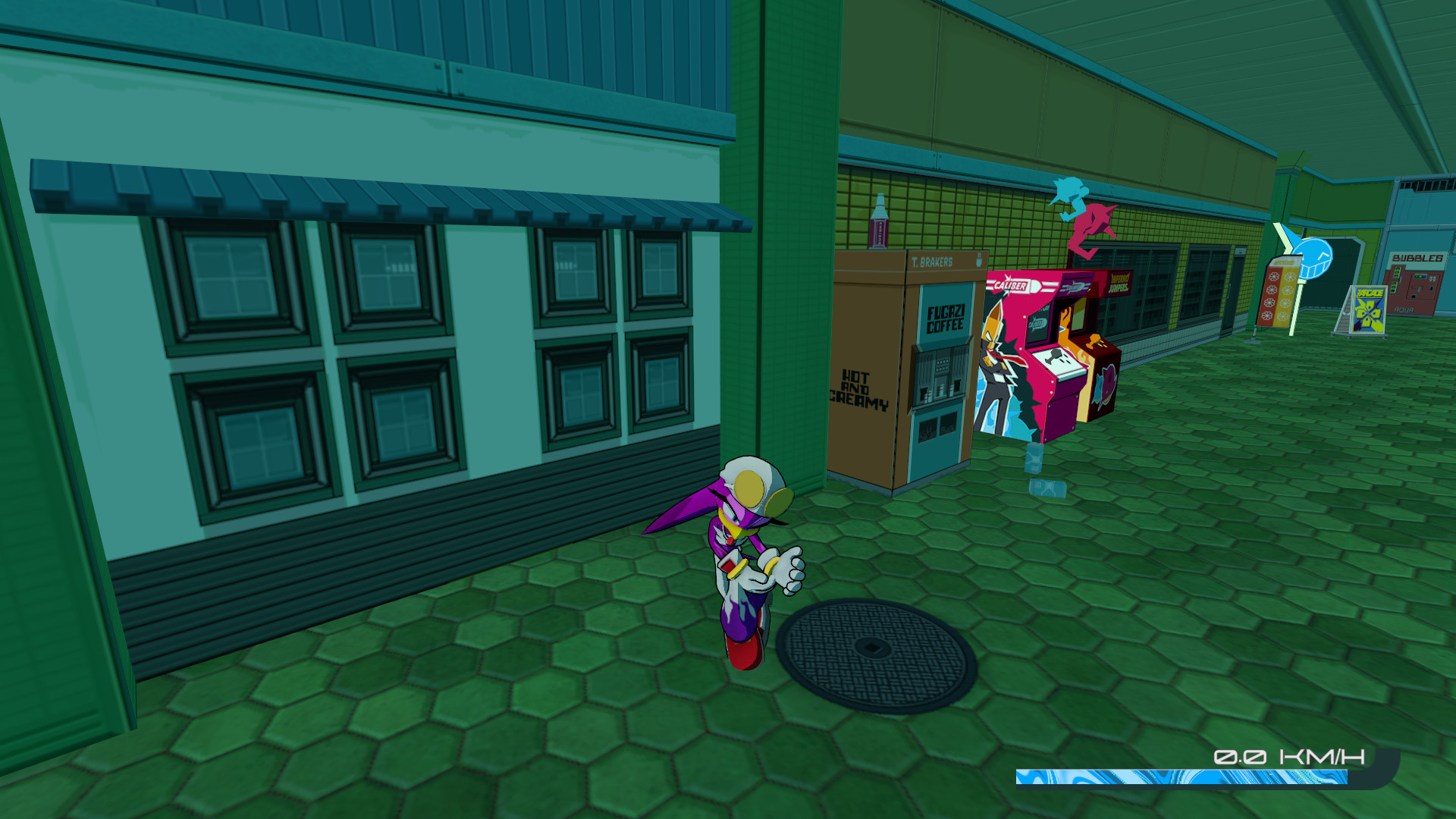Click the blue dancer graffiti silhouette
Viewport: 1456px width, 819px height.
(x=1069, y=197)
